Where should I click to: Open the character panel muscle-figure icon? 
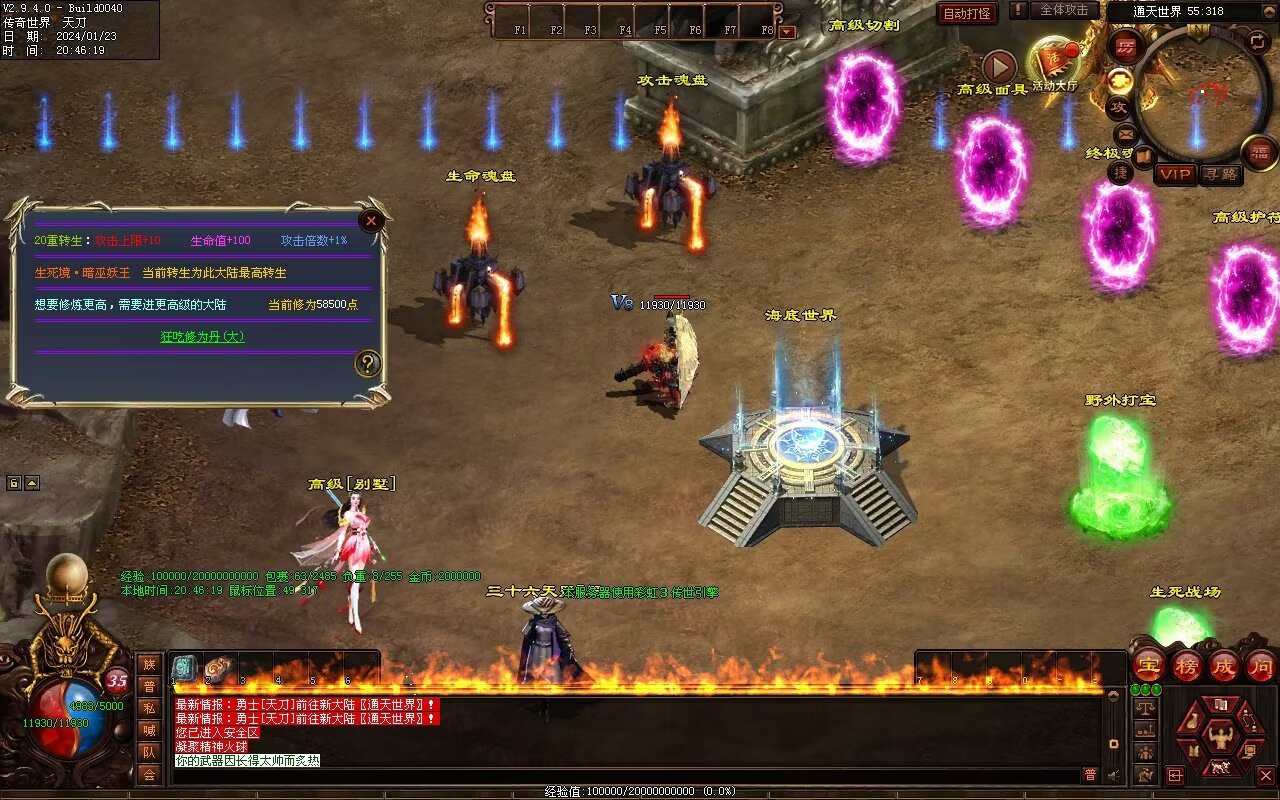1219,738
